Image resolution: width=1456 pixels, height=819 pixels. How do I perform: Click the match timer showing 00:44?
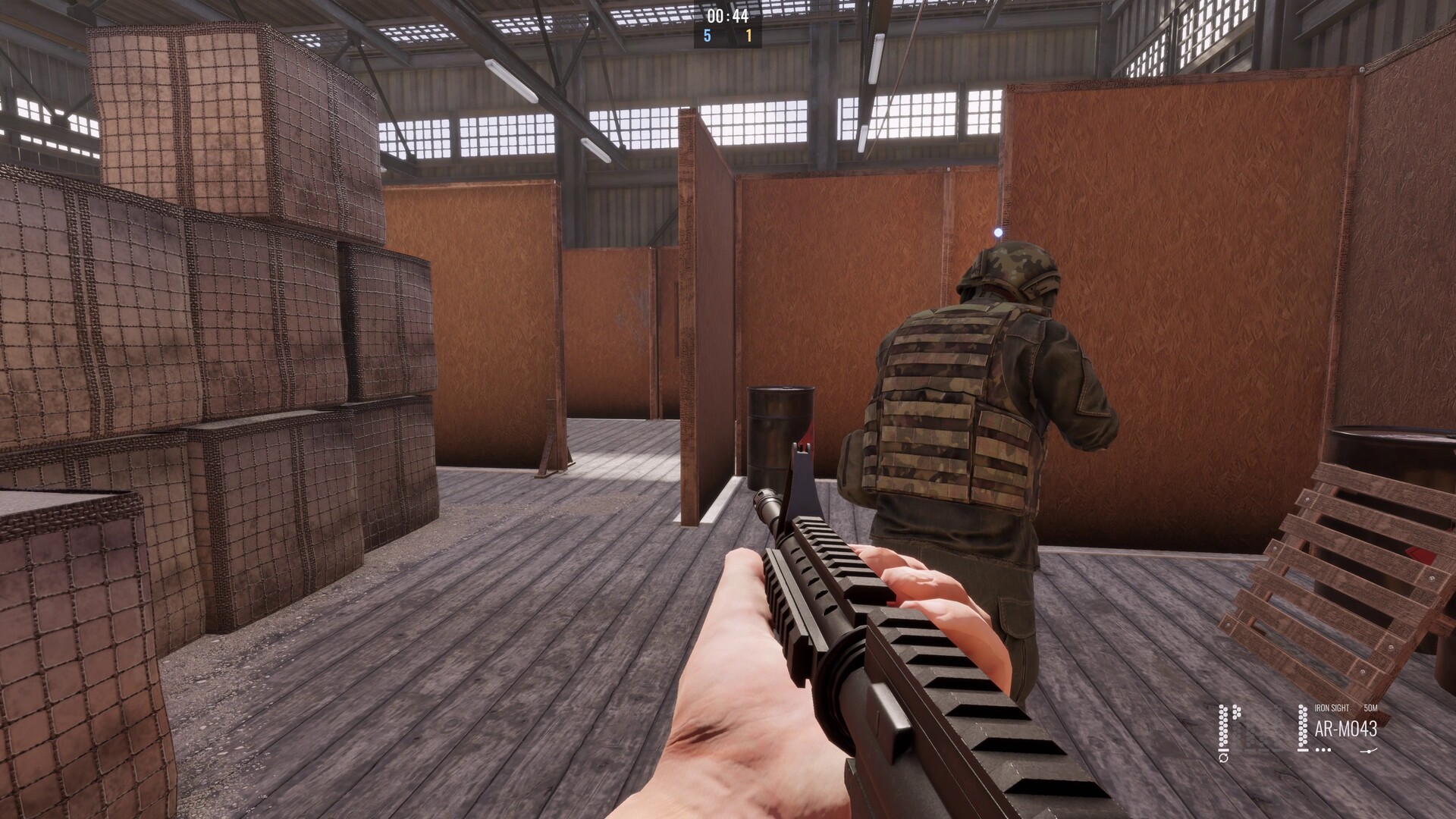pyautogui.click(x=727, y=16)
